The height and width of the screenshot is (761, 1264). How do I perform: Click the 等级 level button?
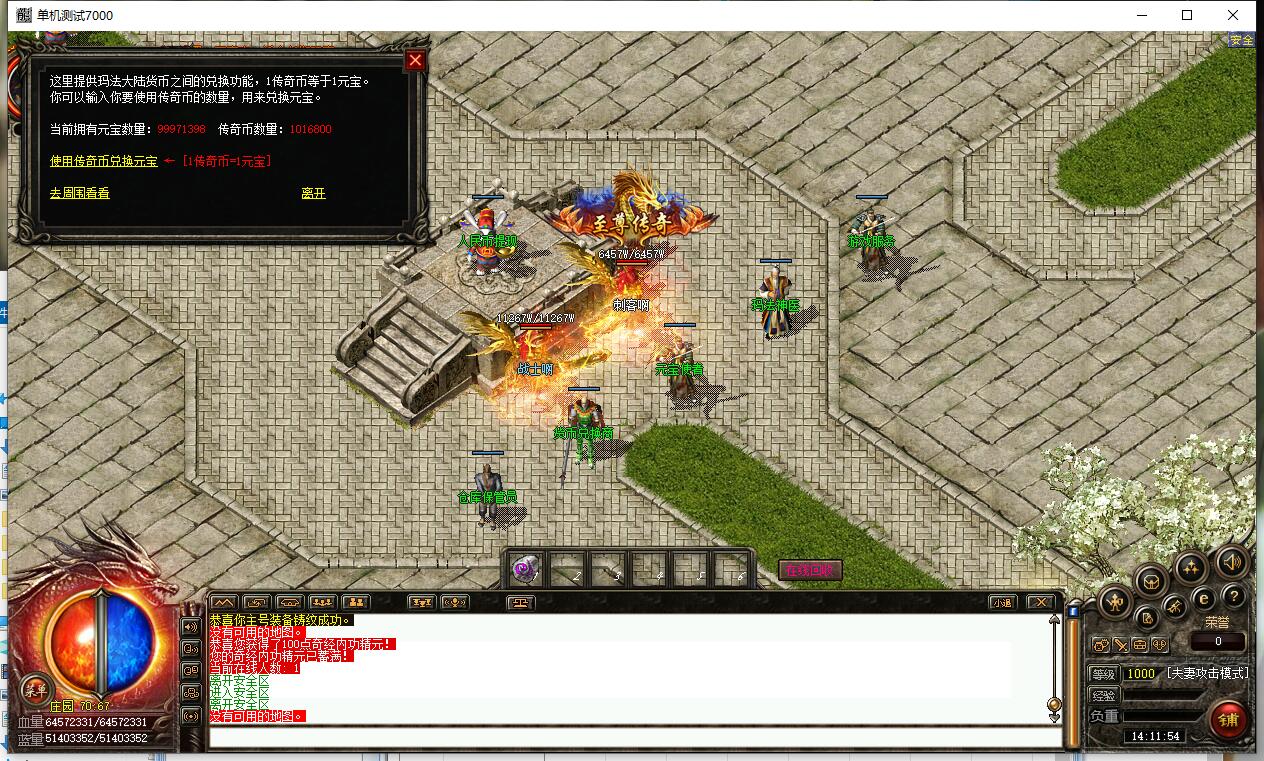[x=1103, y=674]
